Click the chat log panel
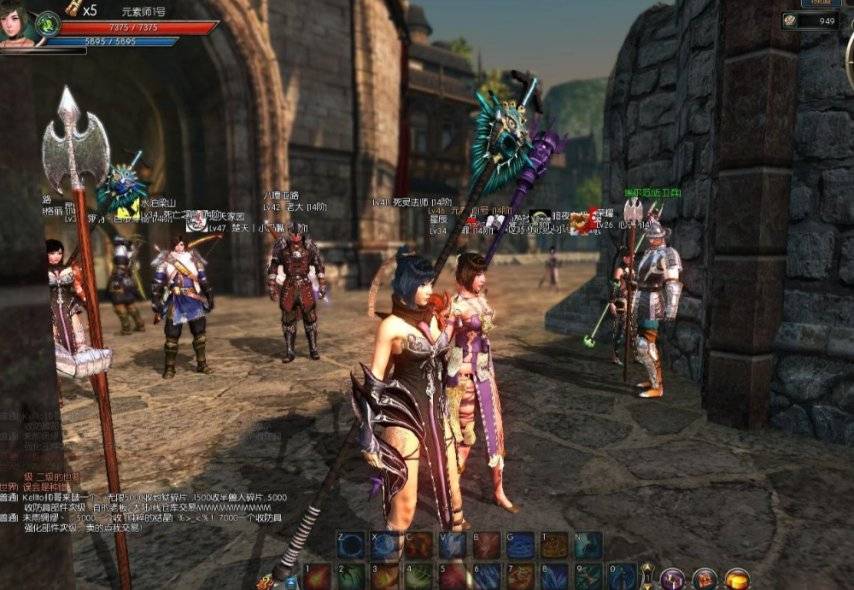 click(x=140, y=503)
